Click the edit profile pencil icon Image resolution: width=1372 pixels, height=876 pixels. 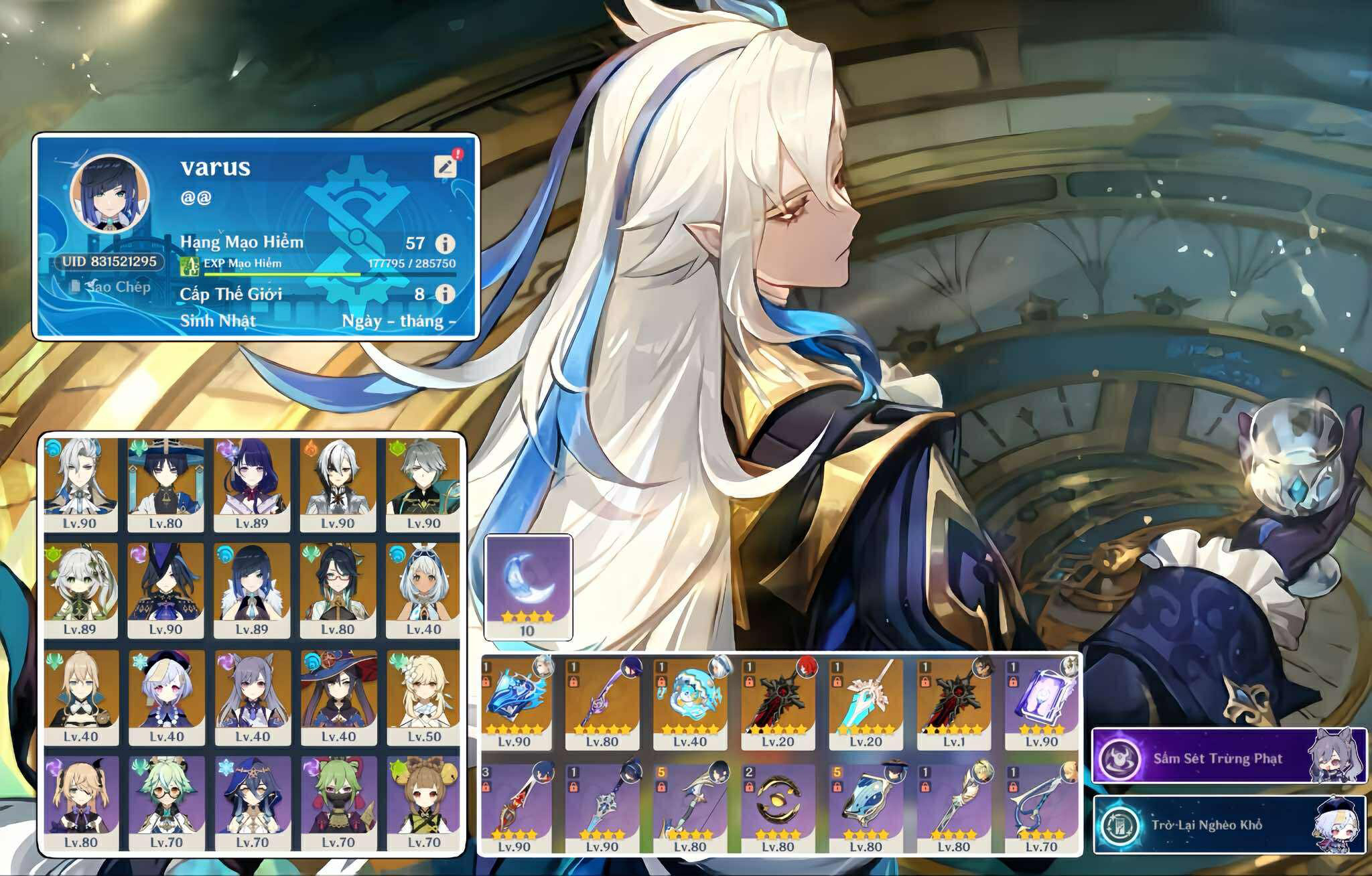point(445,165)
